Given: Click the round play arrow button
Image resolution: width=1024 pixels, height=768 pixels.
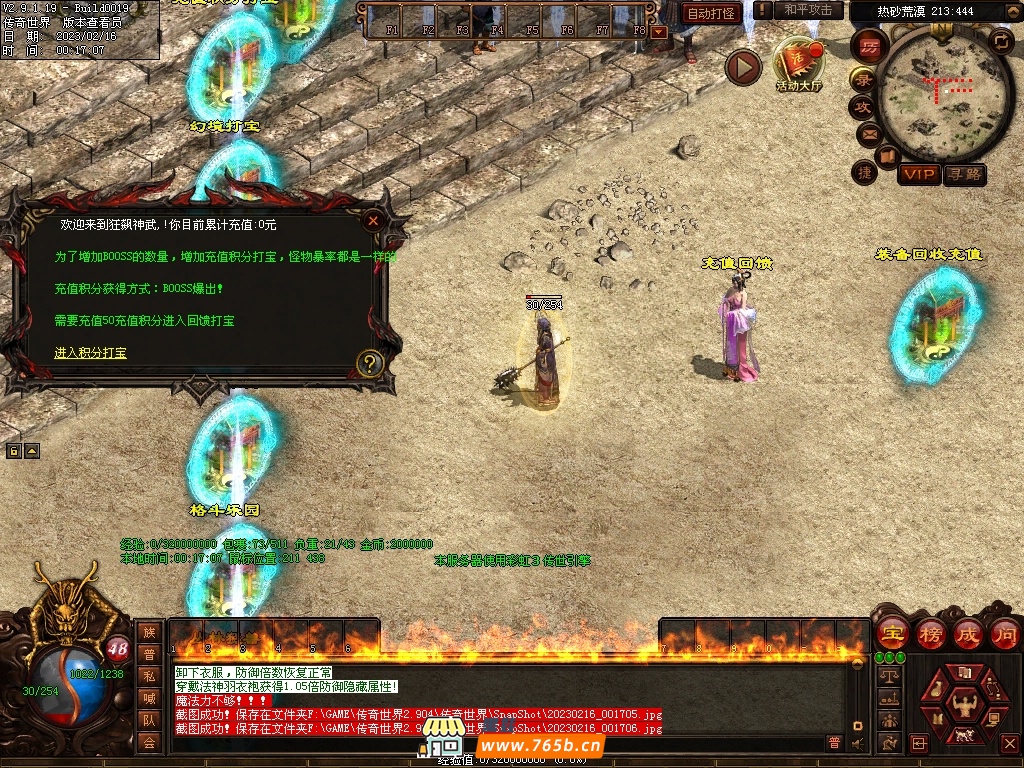Looking at the screenshot, I should 743,67.
